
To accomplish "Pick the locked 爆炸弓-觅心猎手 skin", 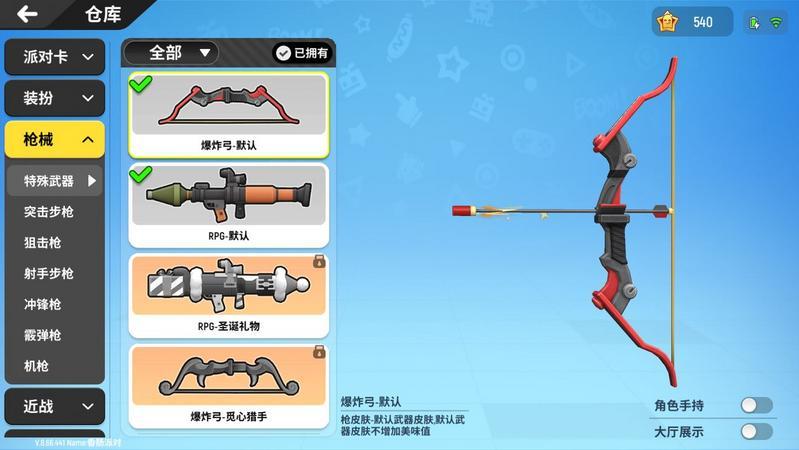I will coord(229,385).
